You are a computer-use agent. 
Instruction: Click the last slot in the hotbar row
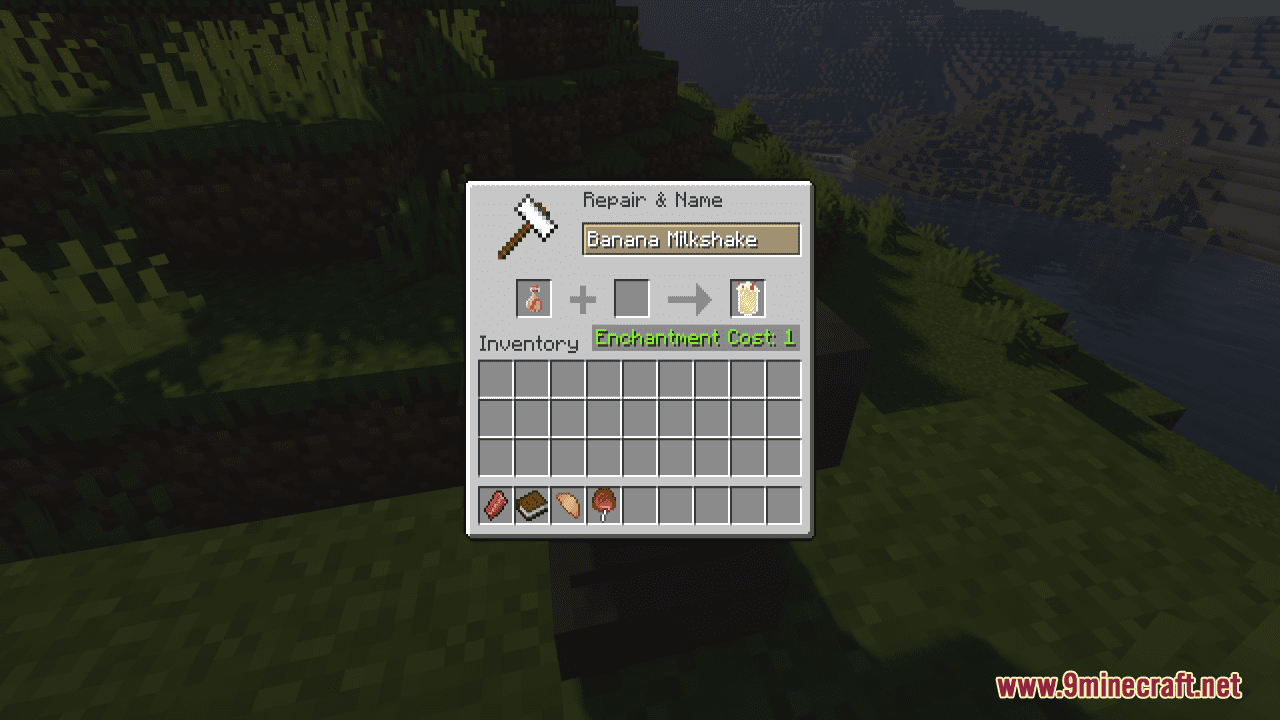tap(784, 505)
